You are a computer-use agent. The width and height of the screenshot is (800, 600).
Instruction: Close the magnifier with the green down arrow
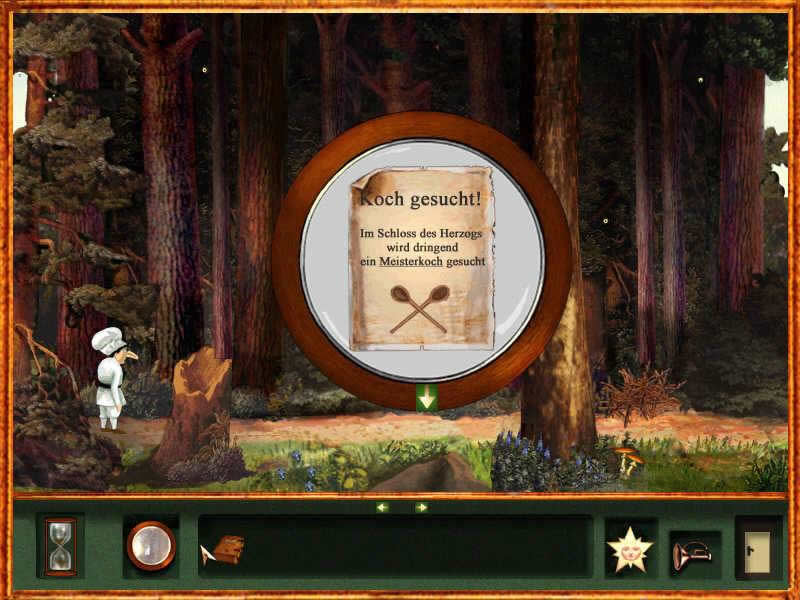coord(427,397)
